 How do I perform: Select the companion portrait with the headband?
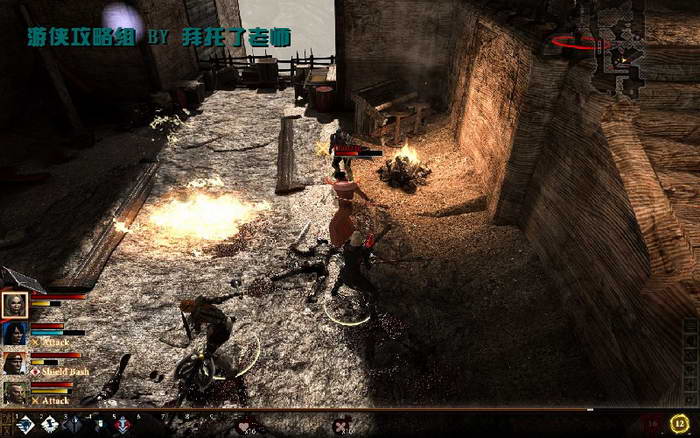click(15, 363)
